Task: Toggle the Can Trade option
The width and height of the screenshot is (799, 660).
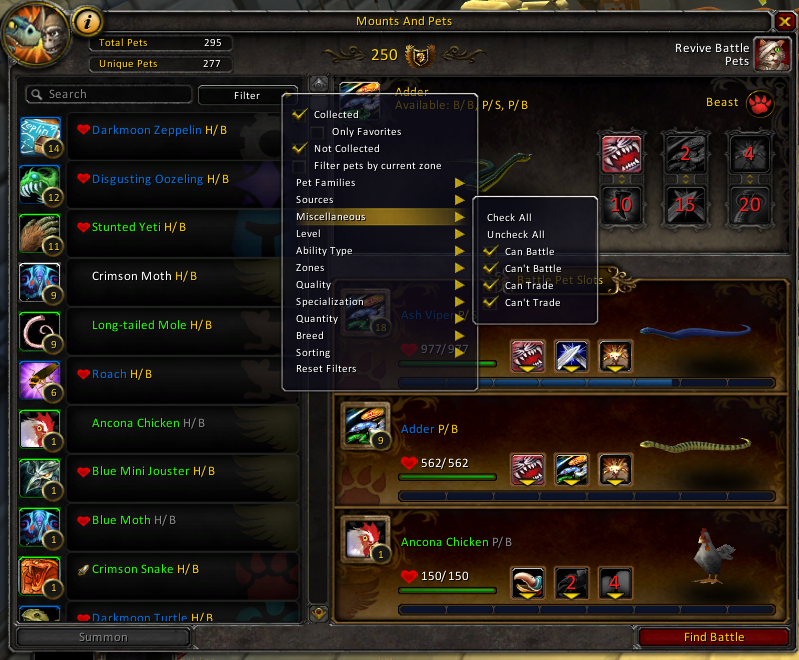Action: 490,286
